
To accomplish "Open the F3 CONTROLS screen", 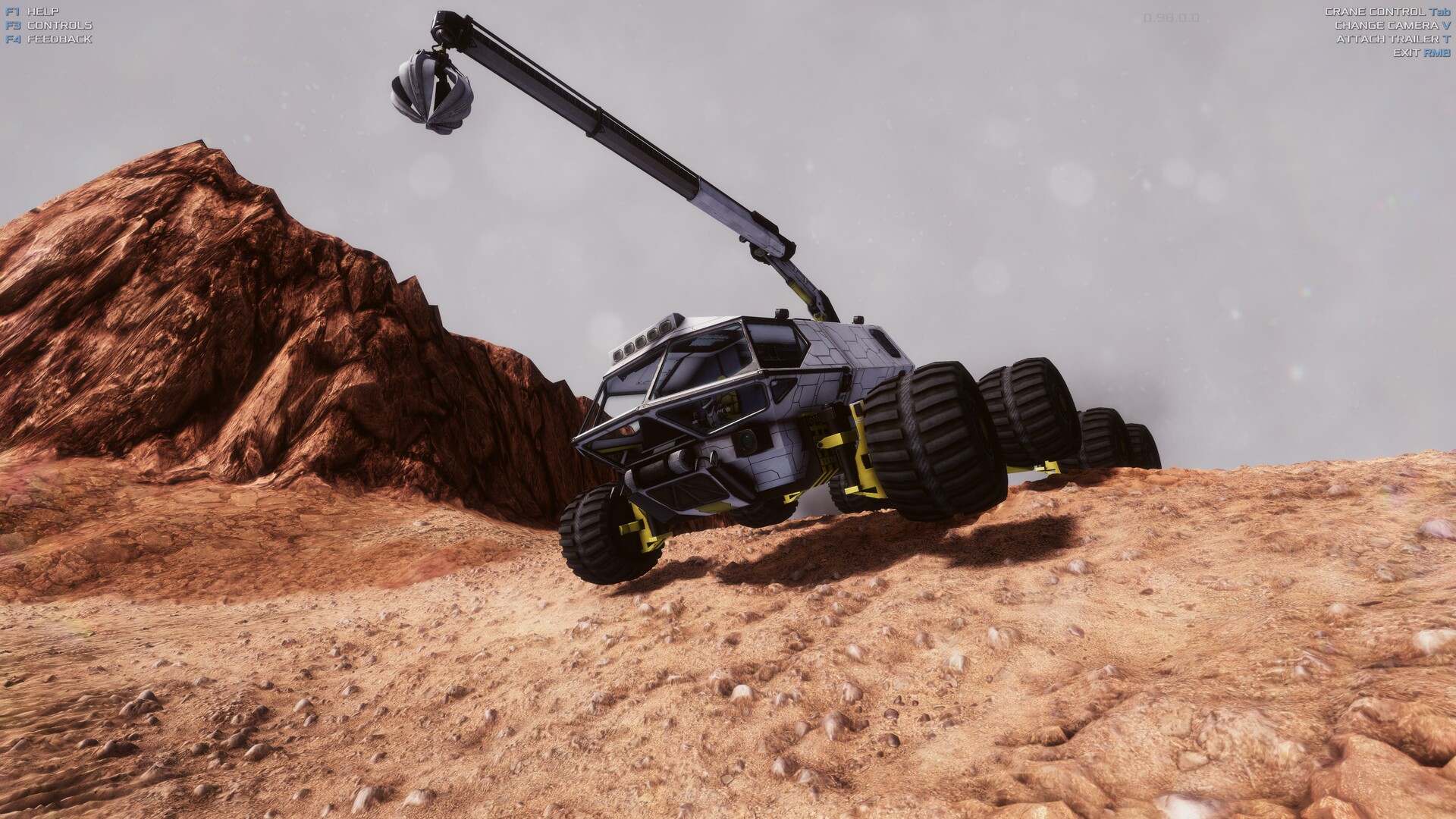I will point(59,24).
